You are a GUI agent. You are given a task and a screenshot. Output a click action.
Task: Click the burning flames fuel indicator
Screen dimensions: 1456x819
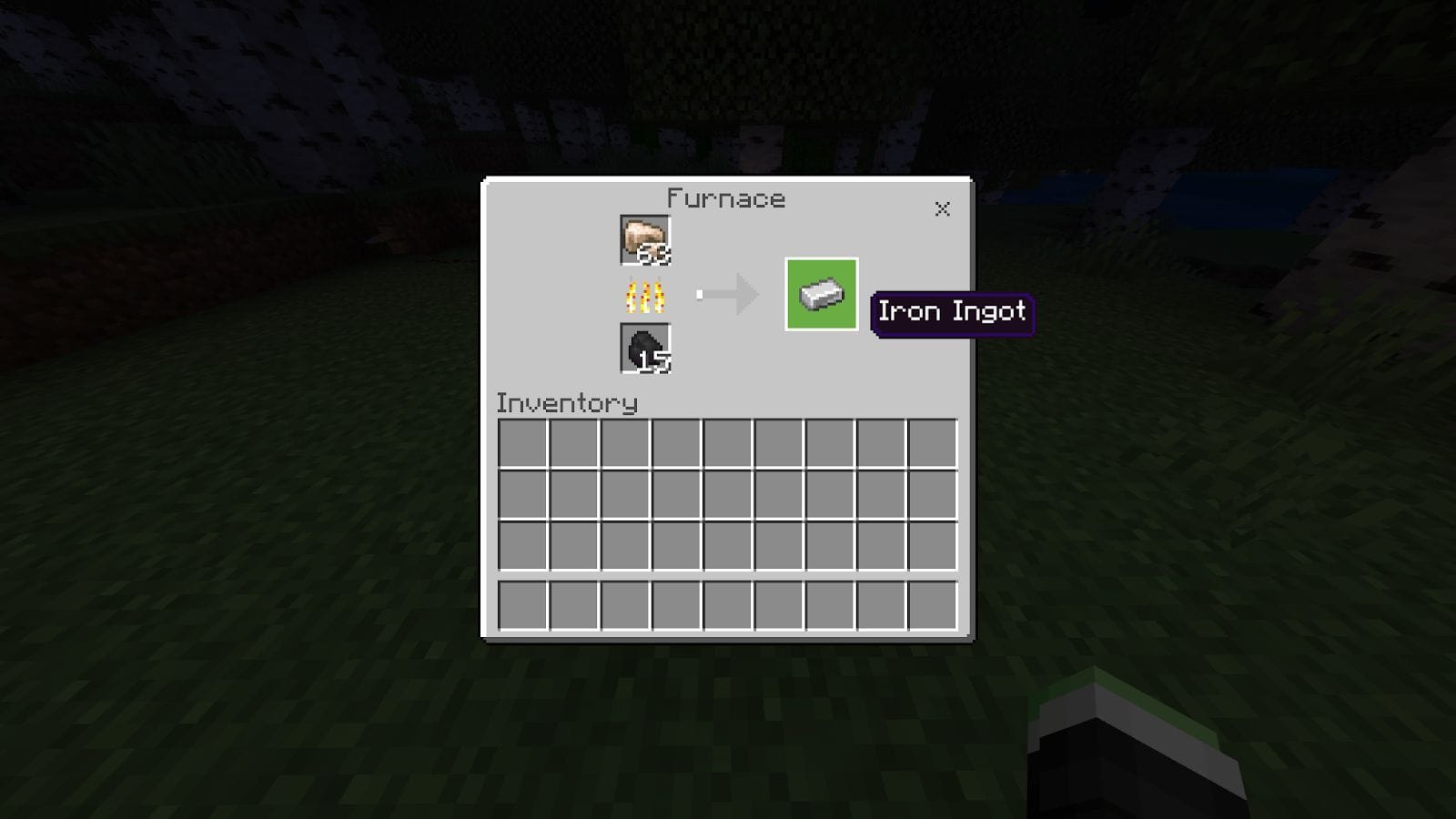pos(648,294)
